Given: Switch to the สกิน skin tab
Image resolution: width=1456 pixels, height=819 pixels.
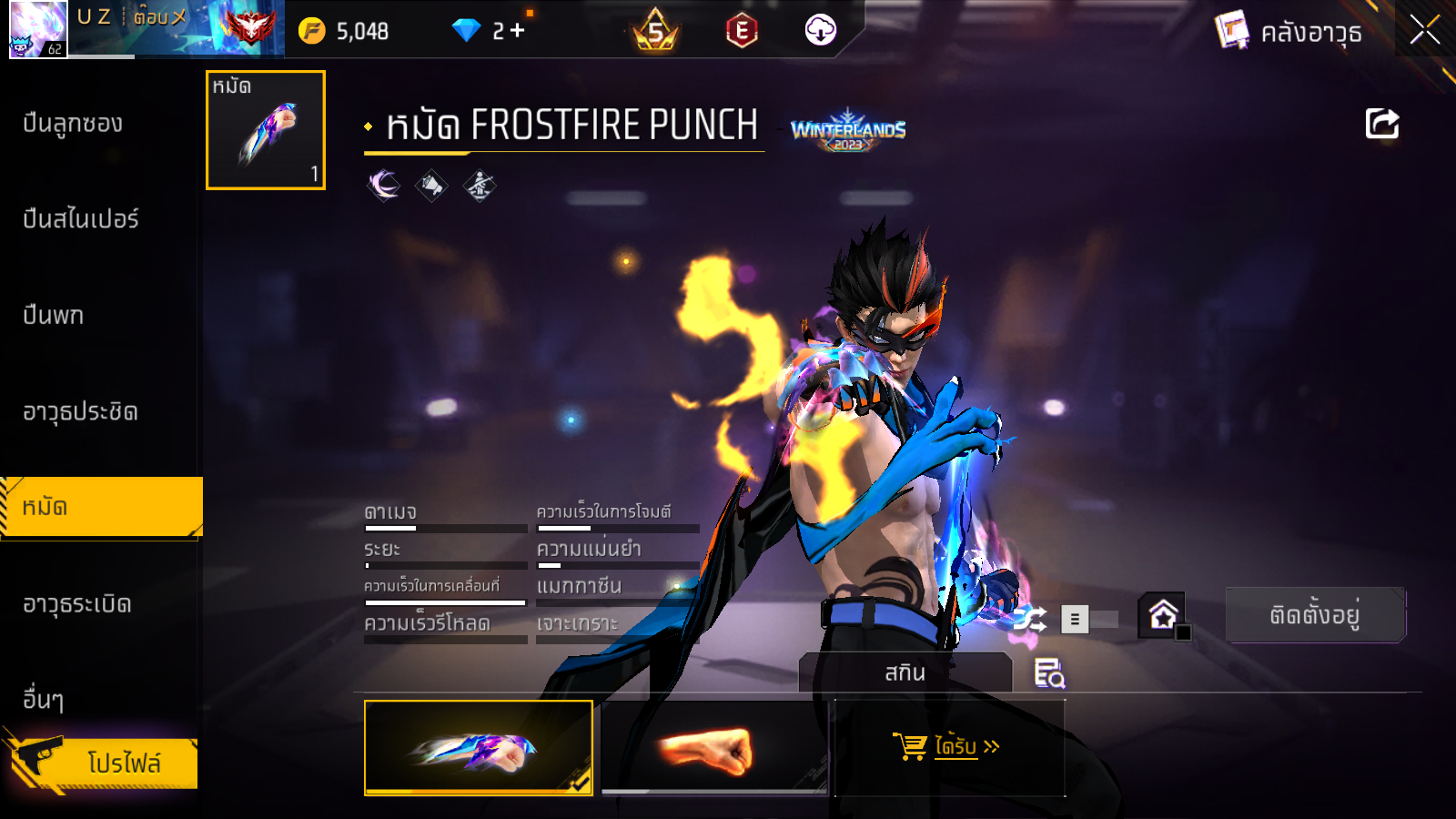Looking at the screenshot, I should (x=905, y=672).
